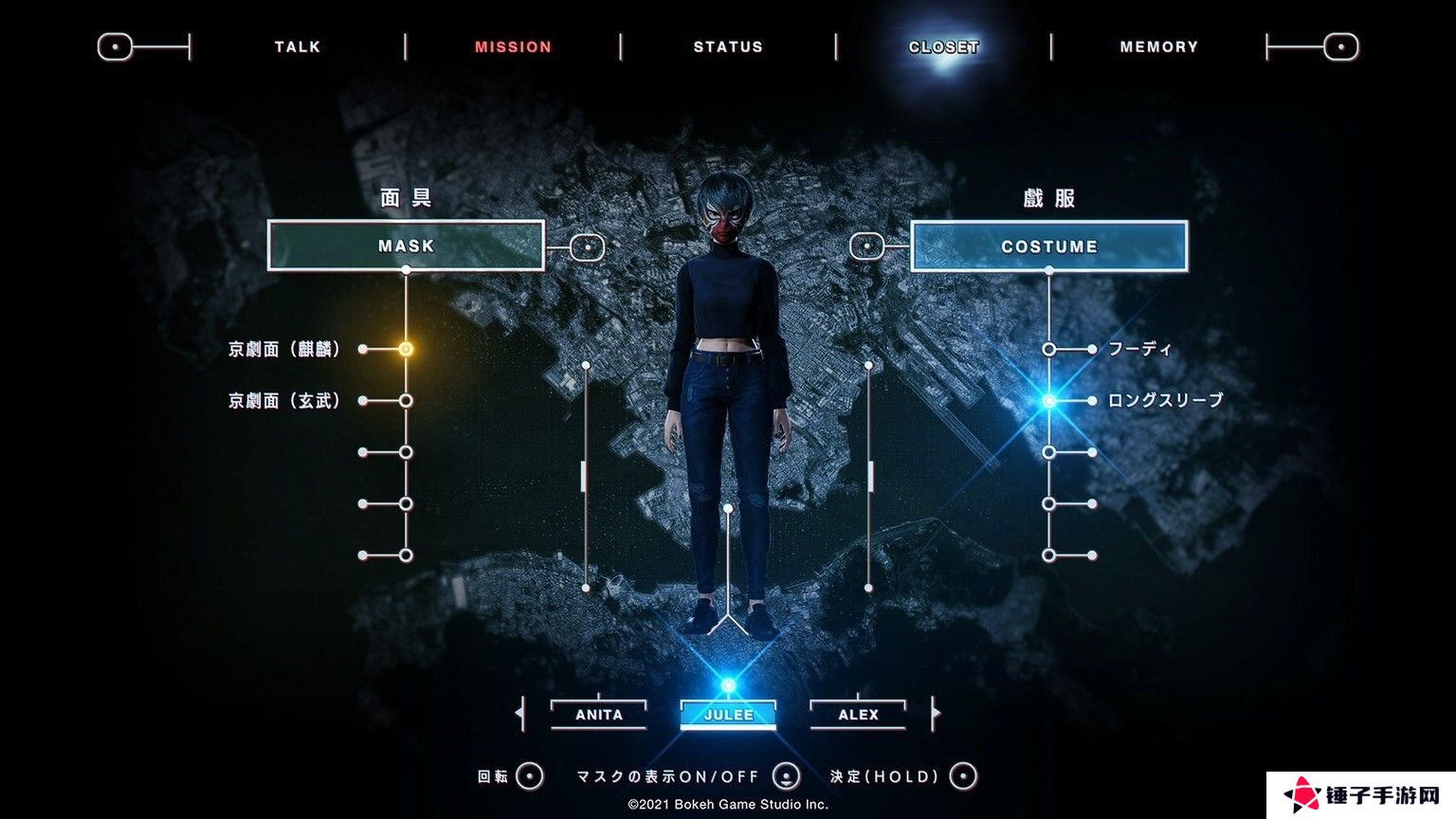Choose the 京劇面（玄武）mask
The width and height of the screenshot is (1456, 819).
coord(284,401)
